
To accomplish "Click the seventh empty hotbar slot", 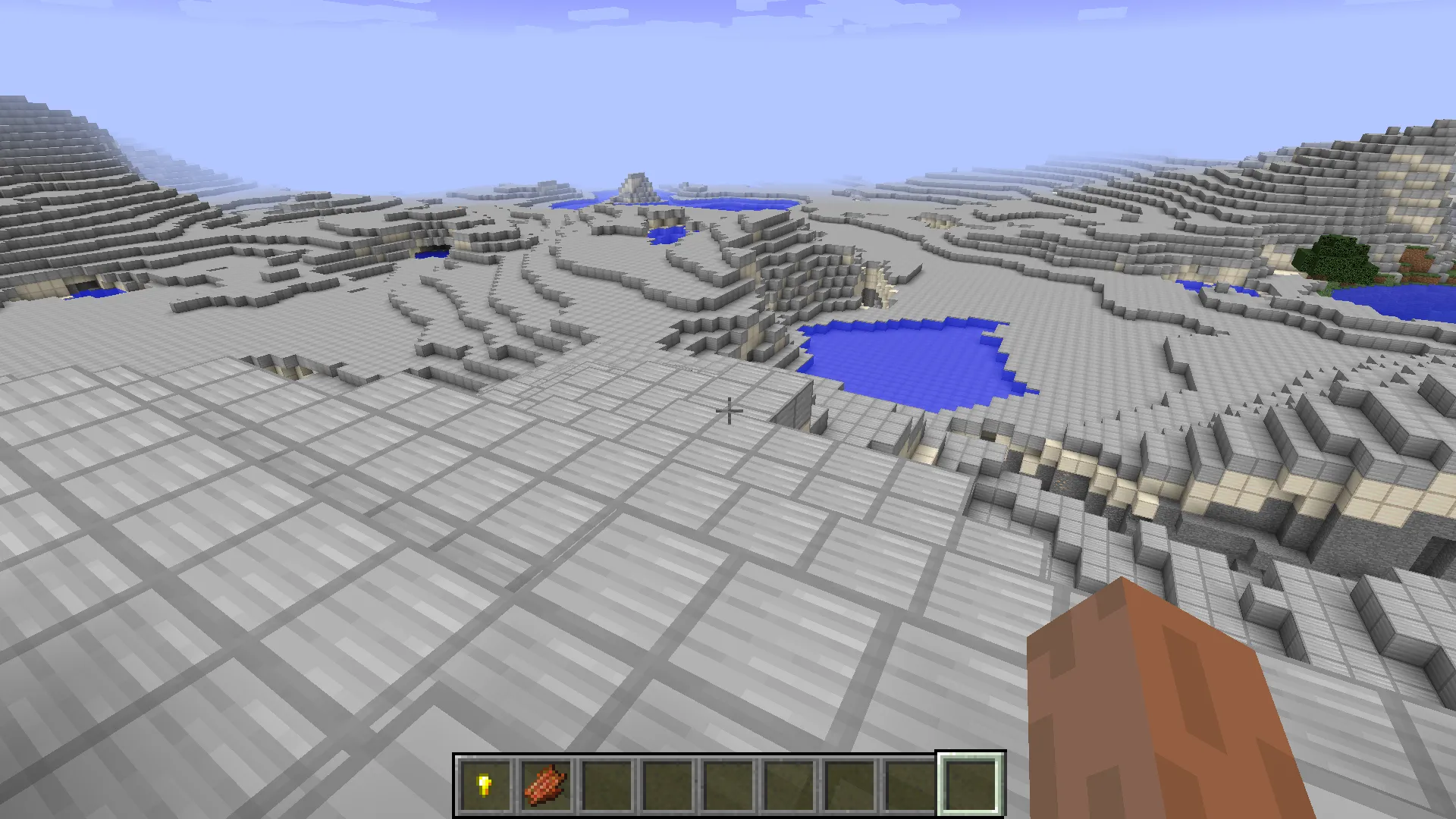I will [850, 783].
